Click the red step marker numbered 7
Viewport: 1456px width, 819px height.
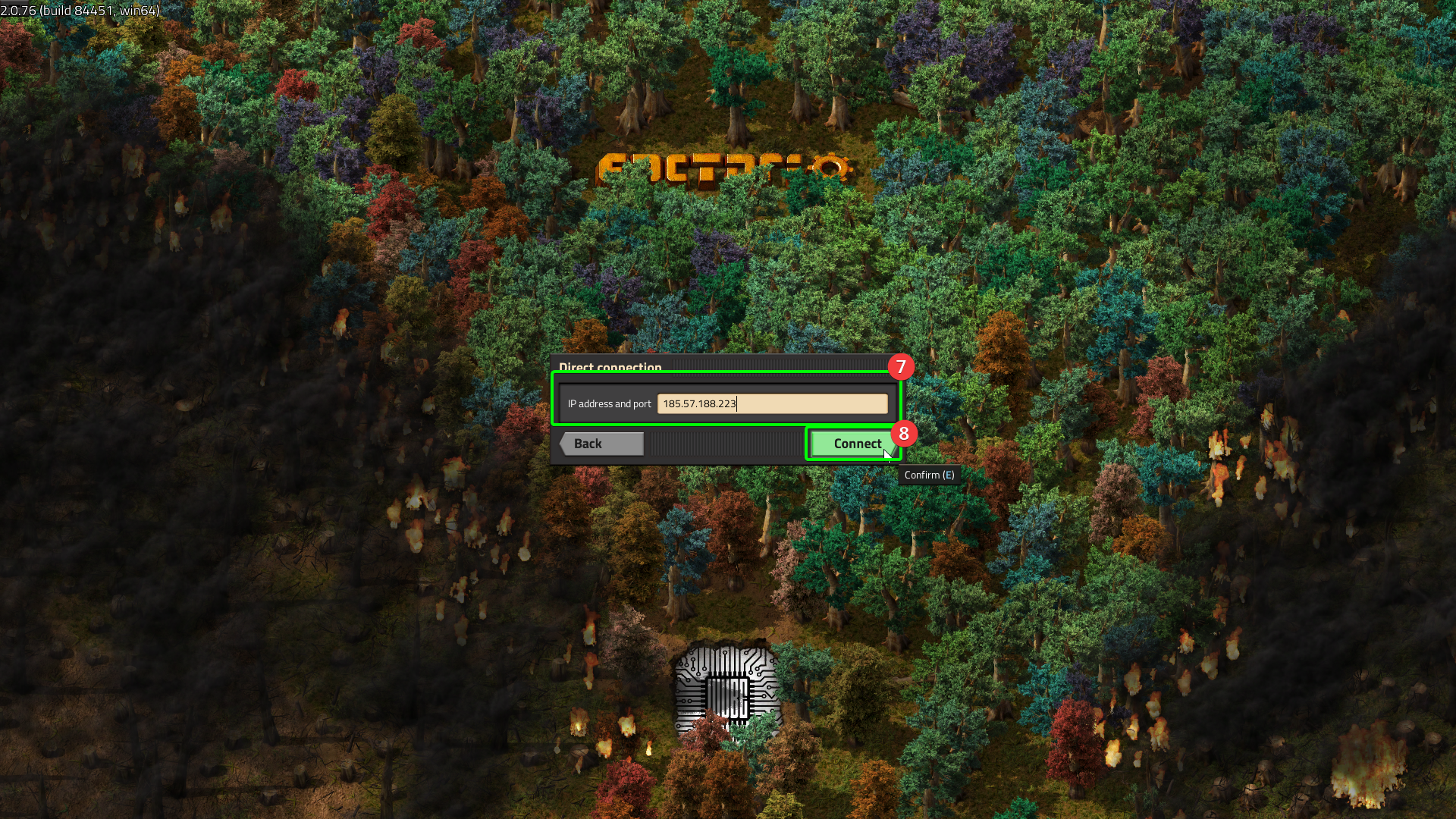(x=901, y=367)
